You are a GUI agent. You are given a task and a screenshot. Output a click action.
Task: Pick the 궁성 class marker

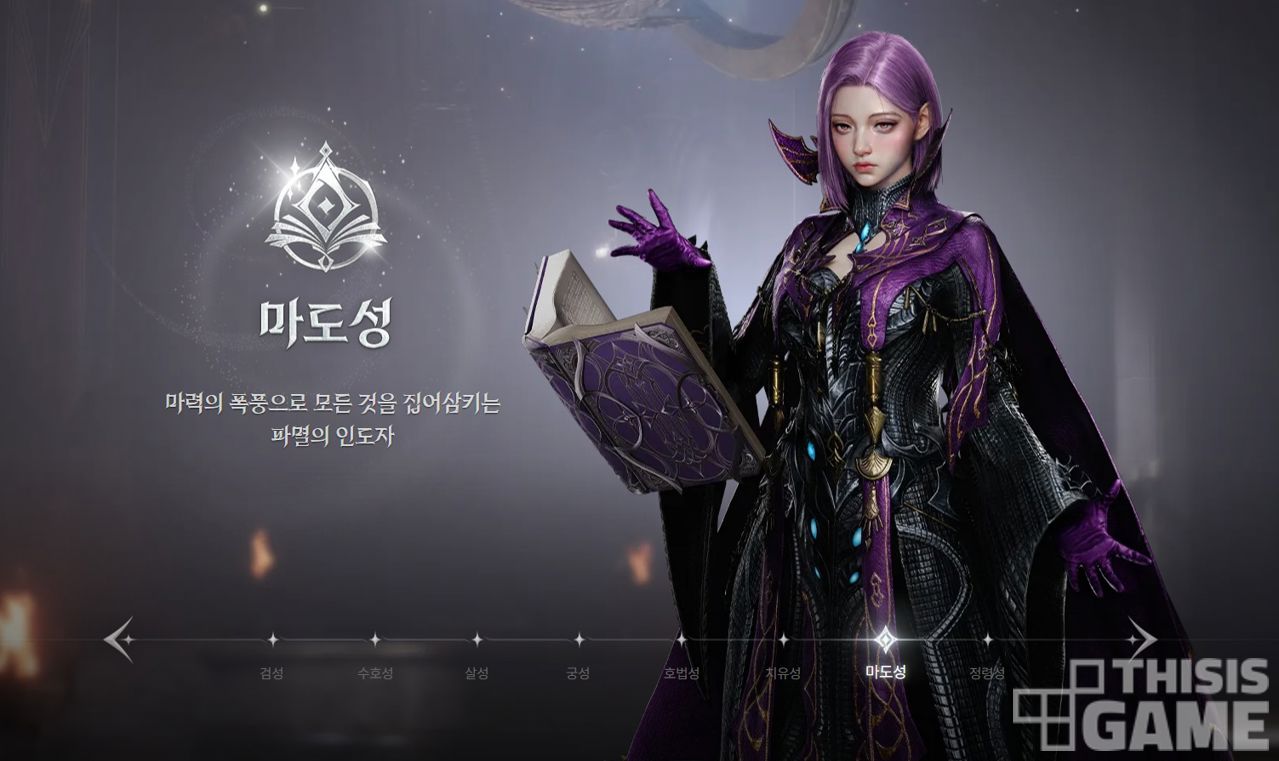click(579, 640)
